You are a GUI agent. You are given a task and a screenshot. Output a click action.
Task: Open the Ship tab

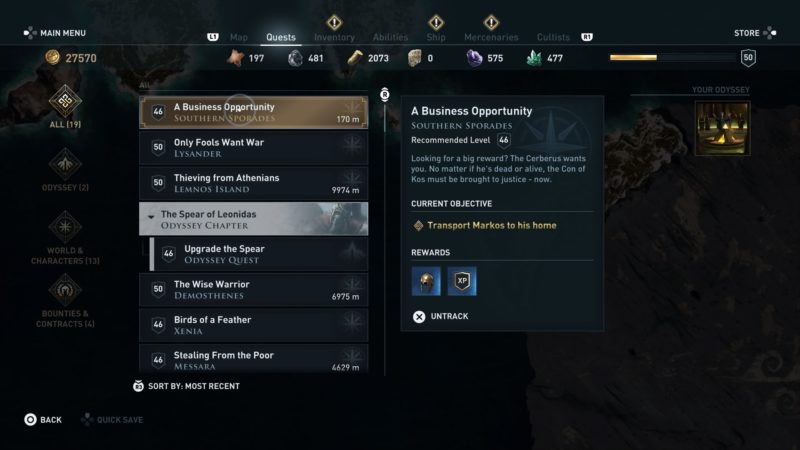click(436, 38)
